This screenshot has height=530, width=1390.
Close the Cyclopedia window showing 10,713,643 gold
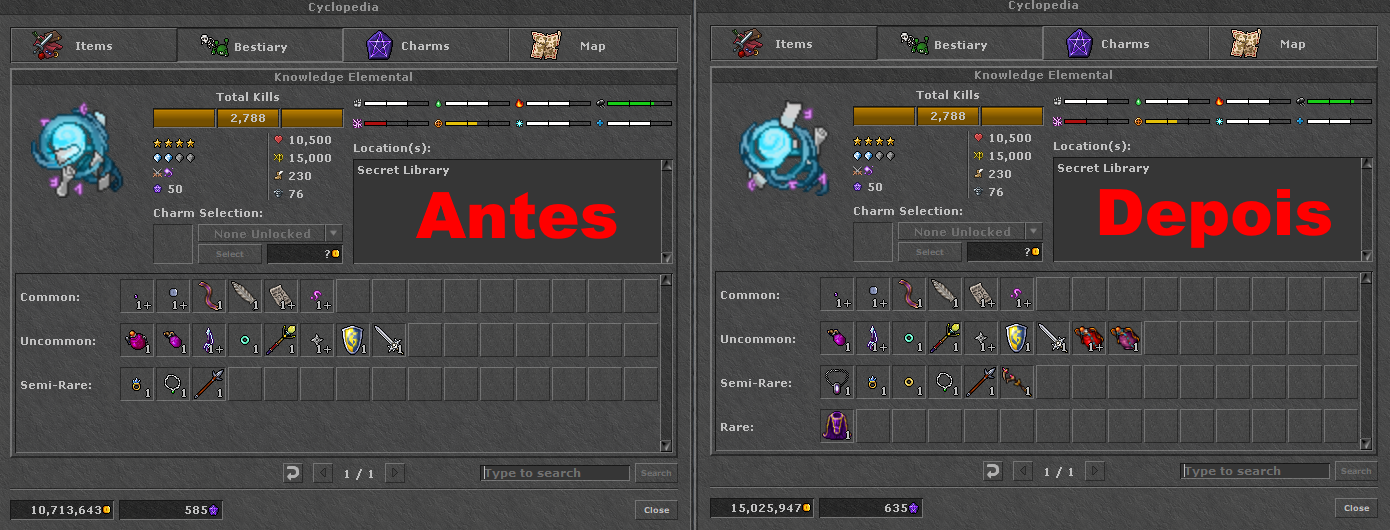click(656, 510)
